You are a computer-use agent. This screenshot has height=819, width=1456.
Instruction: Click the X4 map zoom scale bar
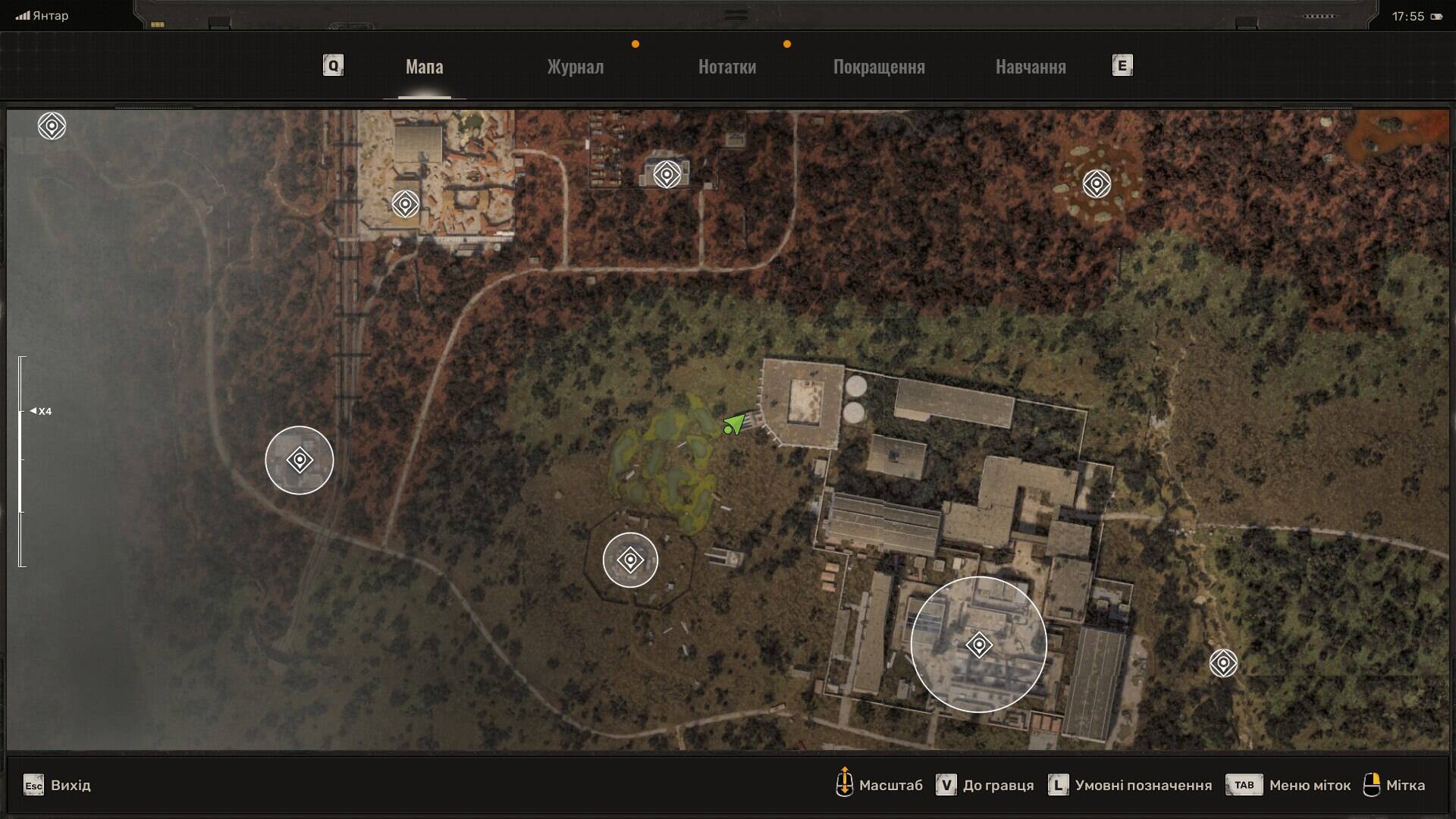click(x=22, y=461)
